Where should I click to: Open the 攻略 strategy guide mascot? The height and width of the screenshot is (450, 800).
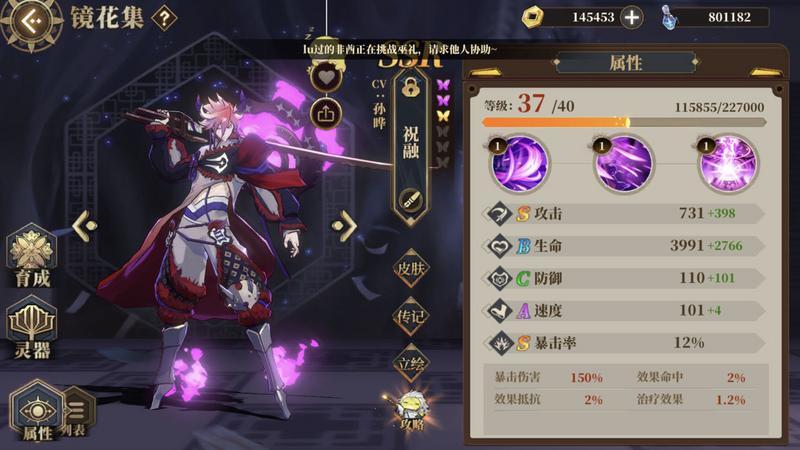tap(412, 408)
